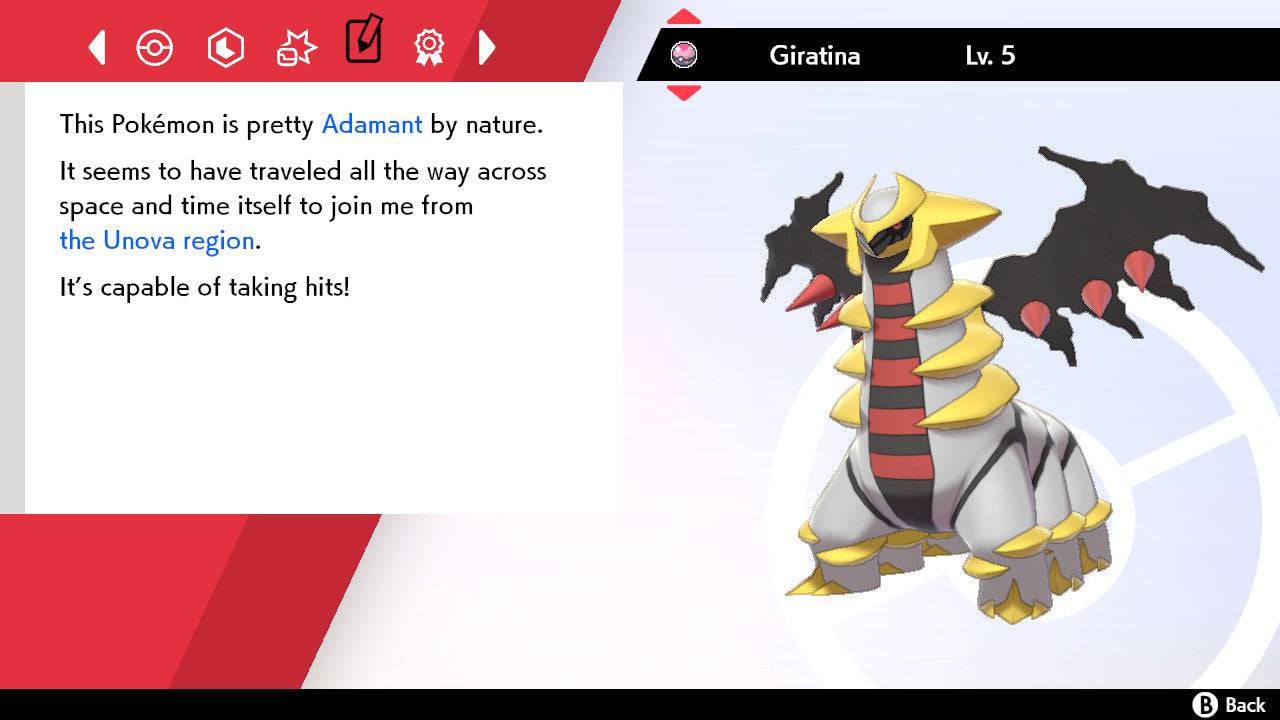Viewport: 1280px width, 720px height.
Task: Open the Adamant nature link
Action: [371, 124]
